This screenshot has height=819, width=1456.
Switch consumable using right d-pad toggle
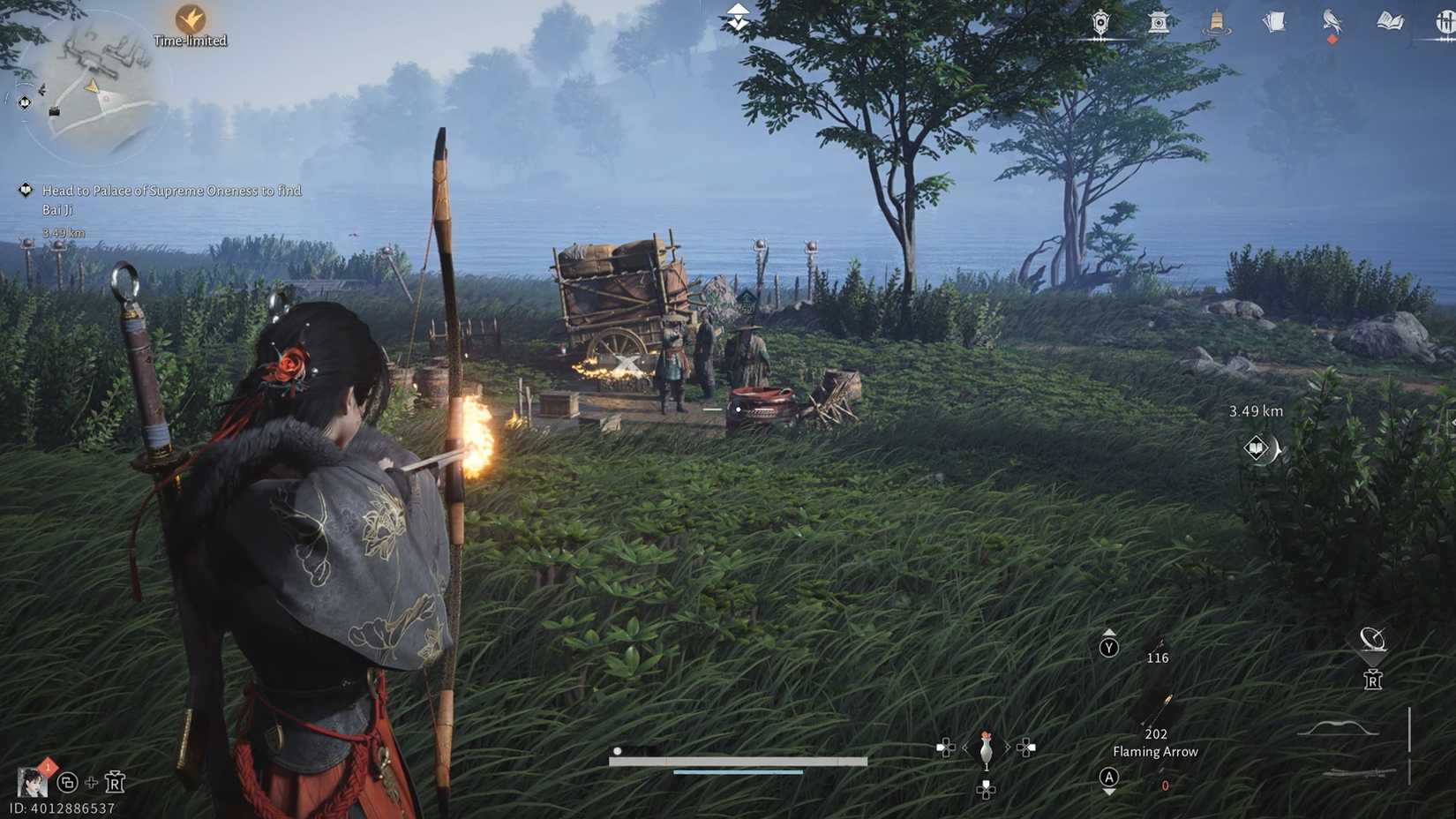[1026, 748]
